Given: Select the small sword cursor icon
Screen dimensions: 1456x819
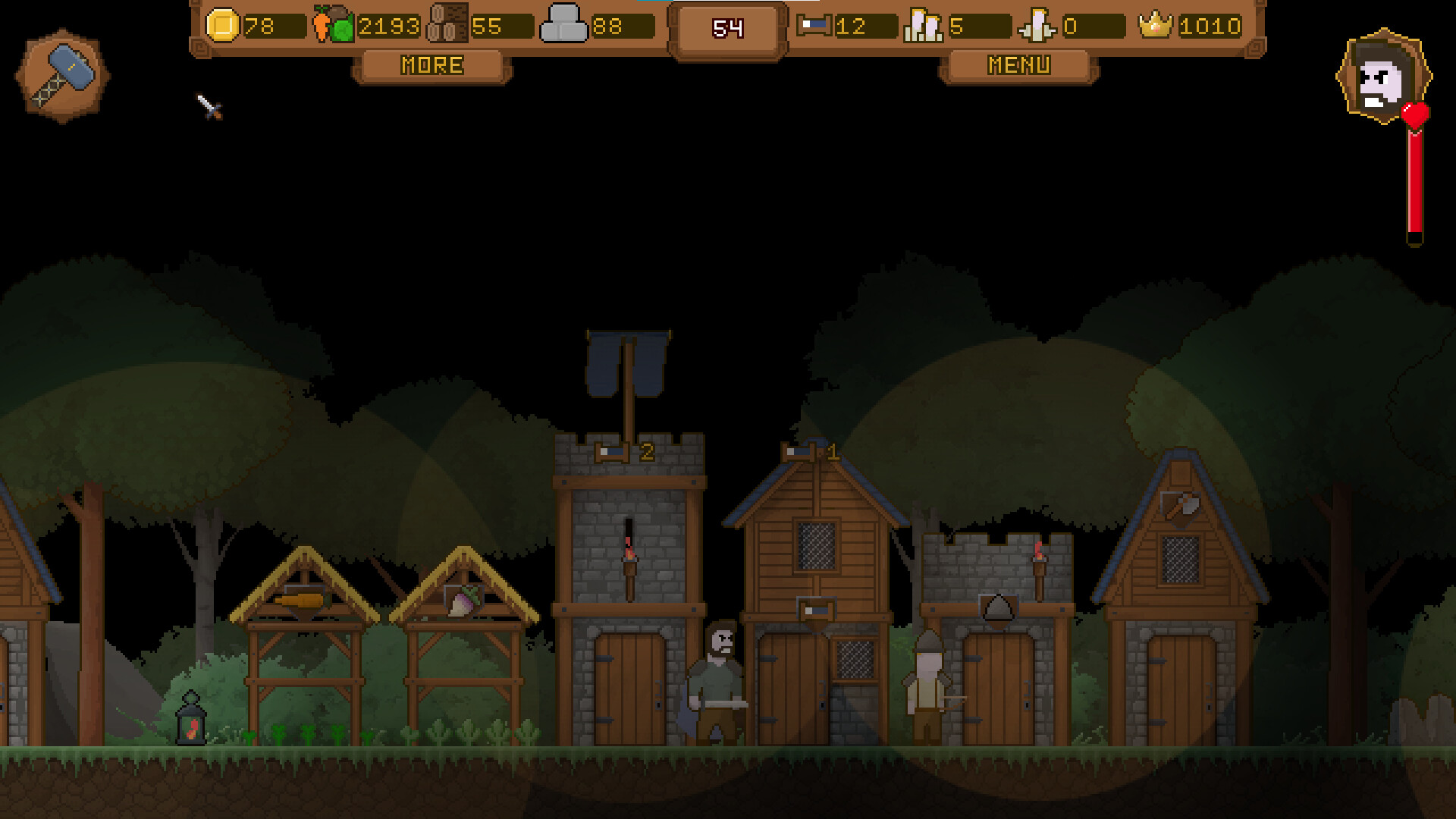Looking at the screenshot, I should pyautogui.click(x=206, y=108).
